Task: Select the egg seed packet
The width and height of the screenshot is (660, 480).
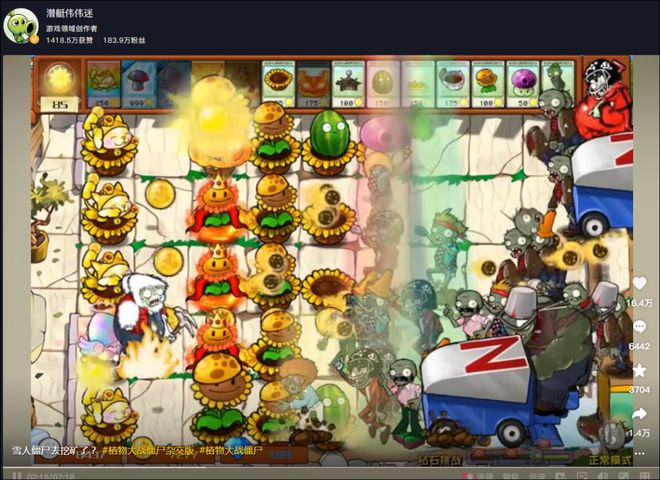Action: (x=383, y=82)
